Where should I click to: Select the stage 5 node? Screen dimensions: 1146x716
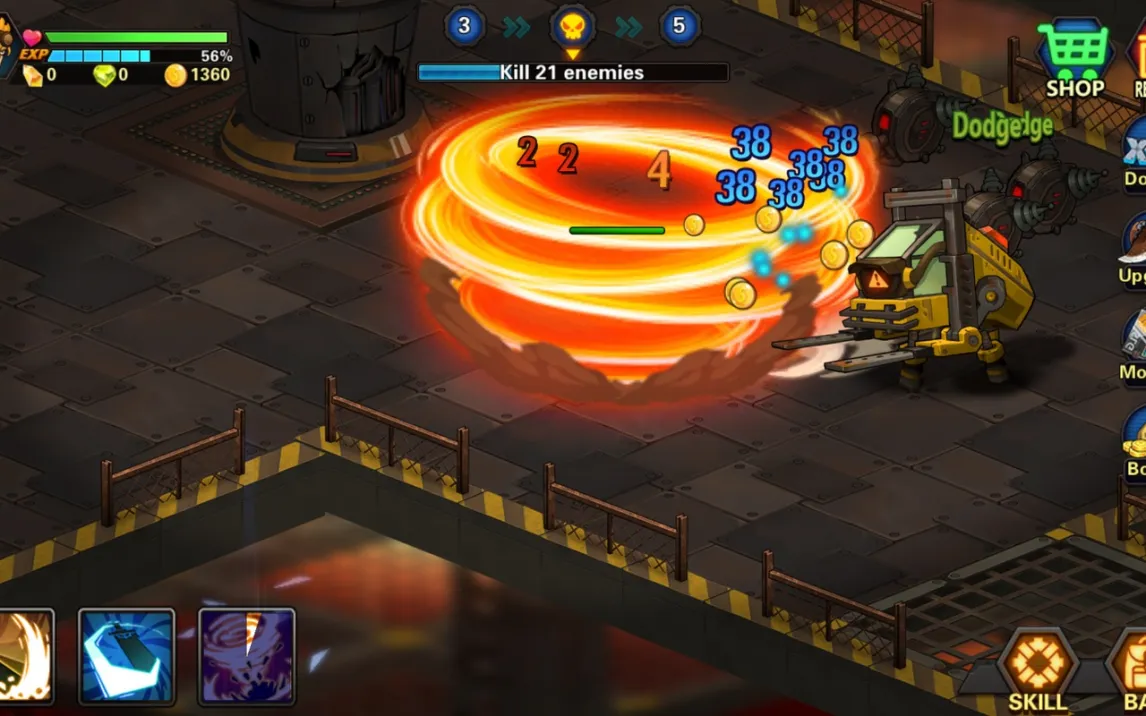coord(679,26)
